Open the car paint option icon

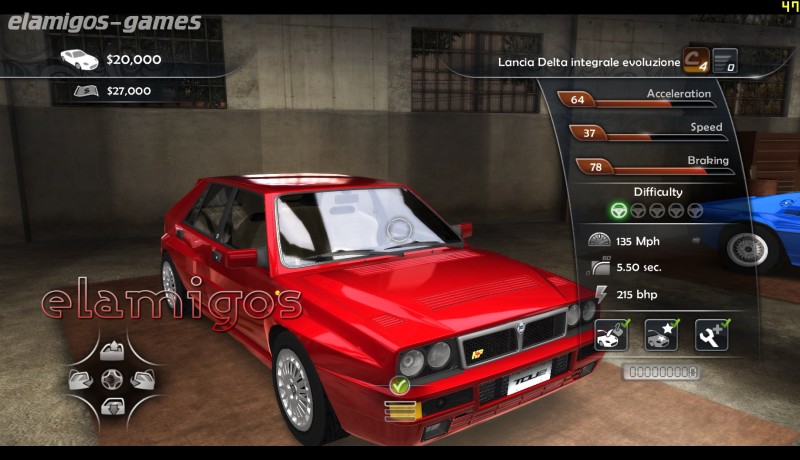click(x=611, y=335)
